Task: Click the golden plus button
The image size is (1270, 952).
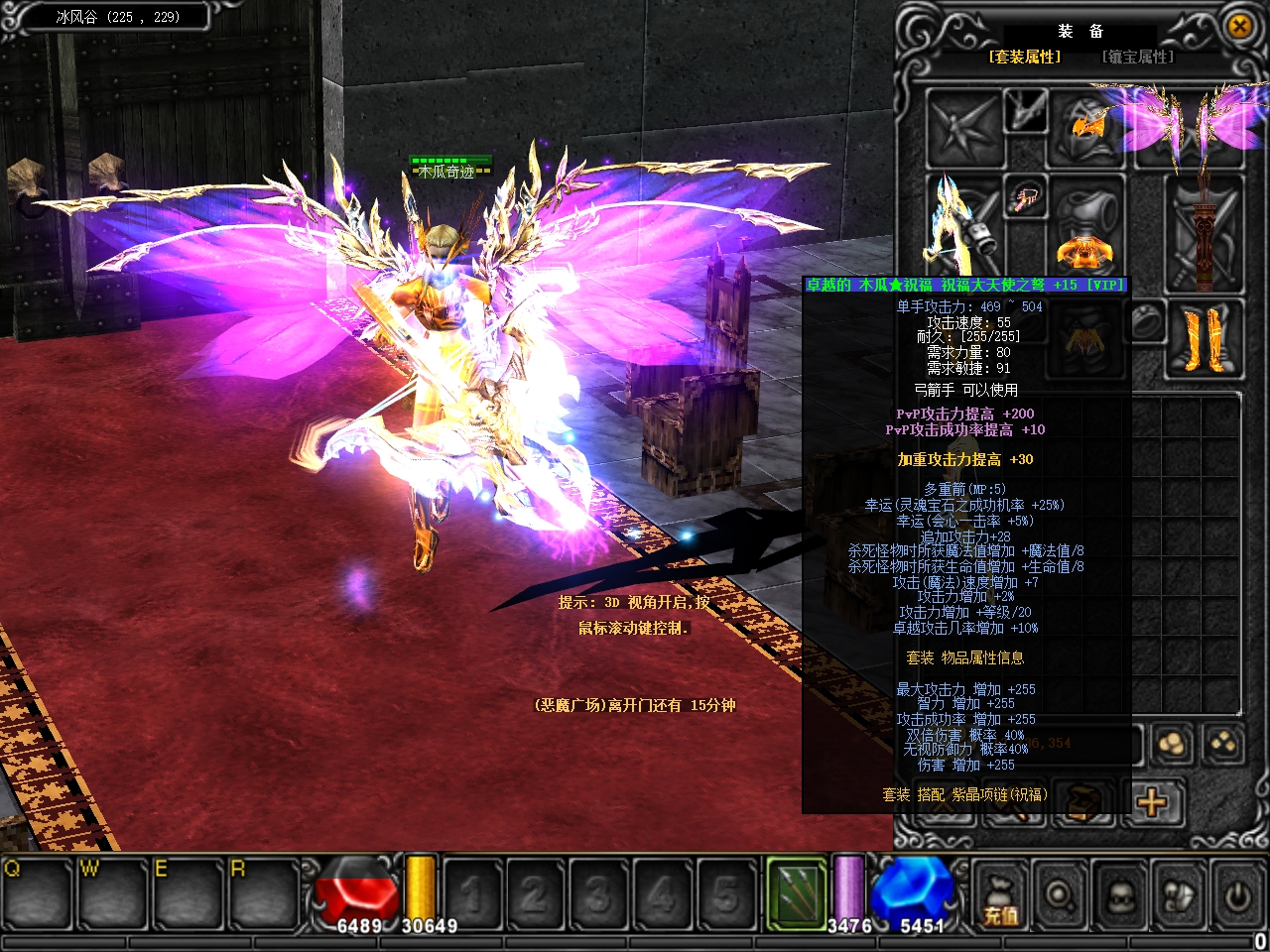Action: tap(1153, 801)
